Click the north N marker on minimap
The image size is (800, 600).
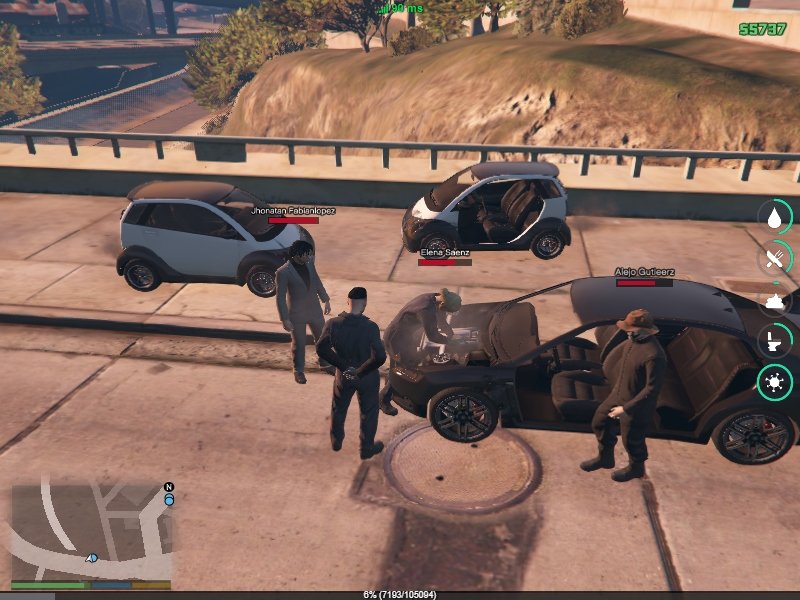169,487
